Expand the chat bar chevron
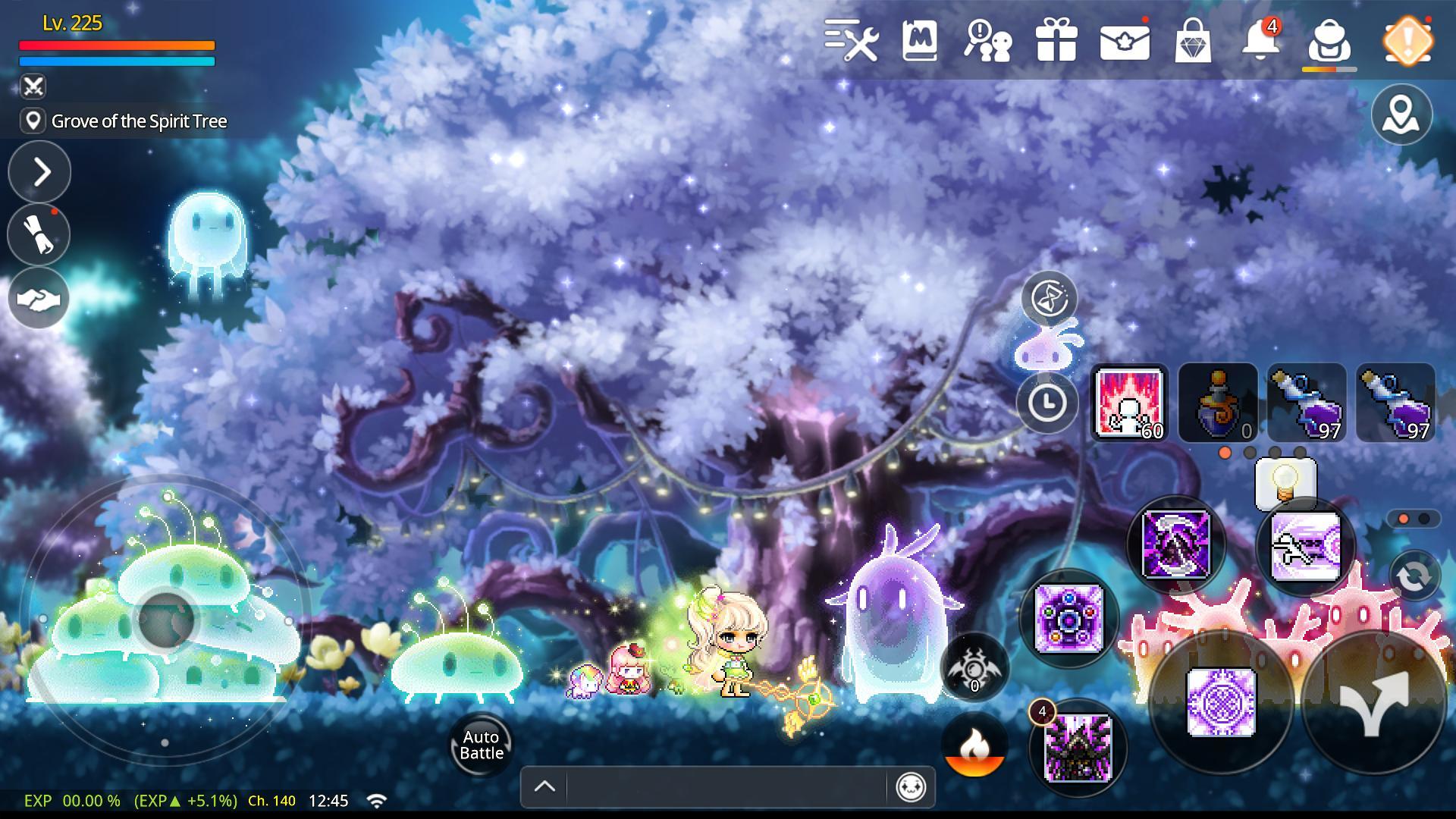 tap(543, 786)
